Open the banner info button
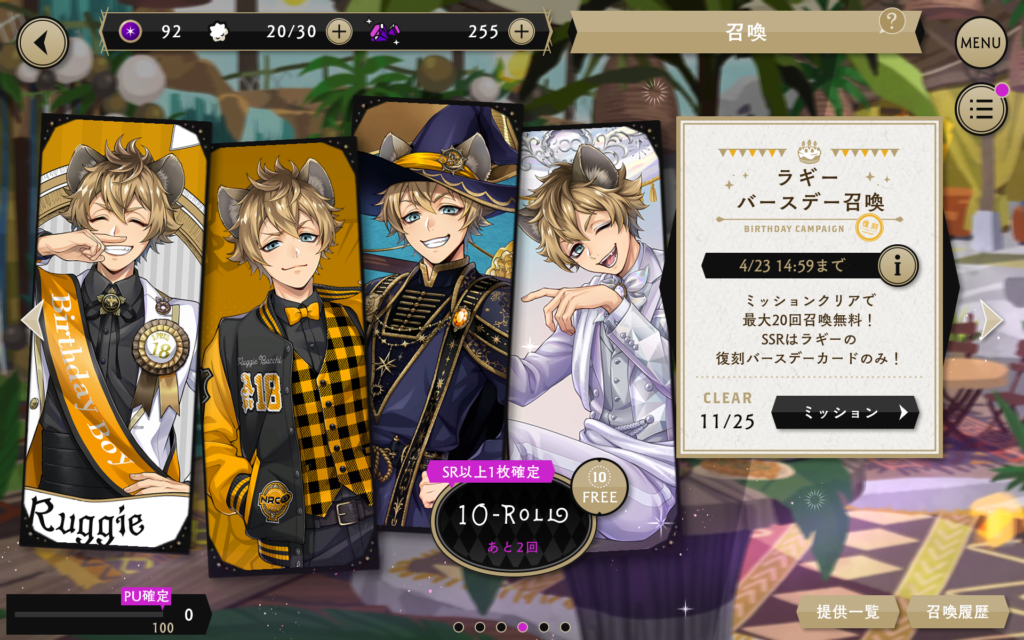This screenshot has height=640, width=1024. (x=897, y=266)
